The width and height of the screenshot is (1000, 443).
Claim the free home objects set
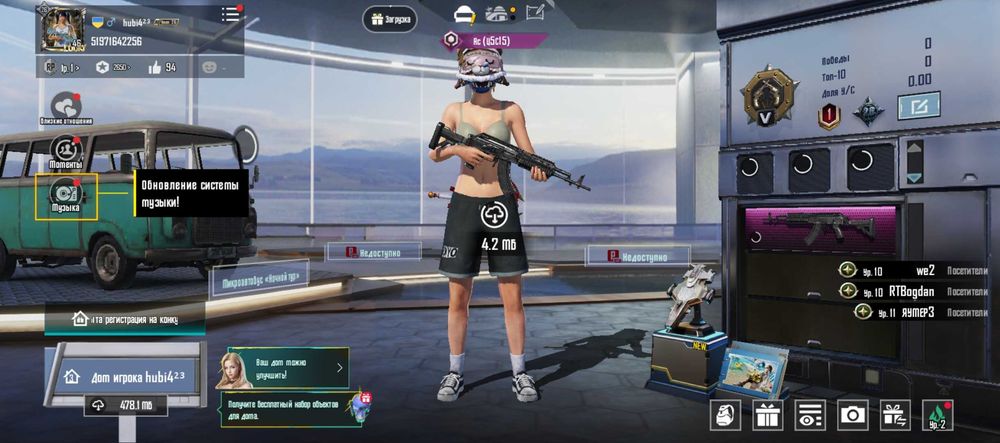point(288,408)
